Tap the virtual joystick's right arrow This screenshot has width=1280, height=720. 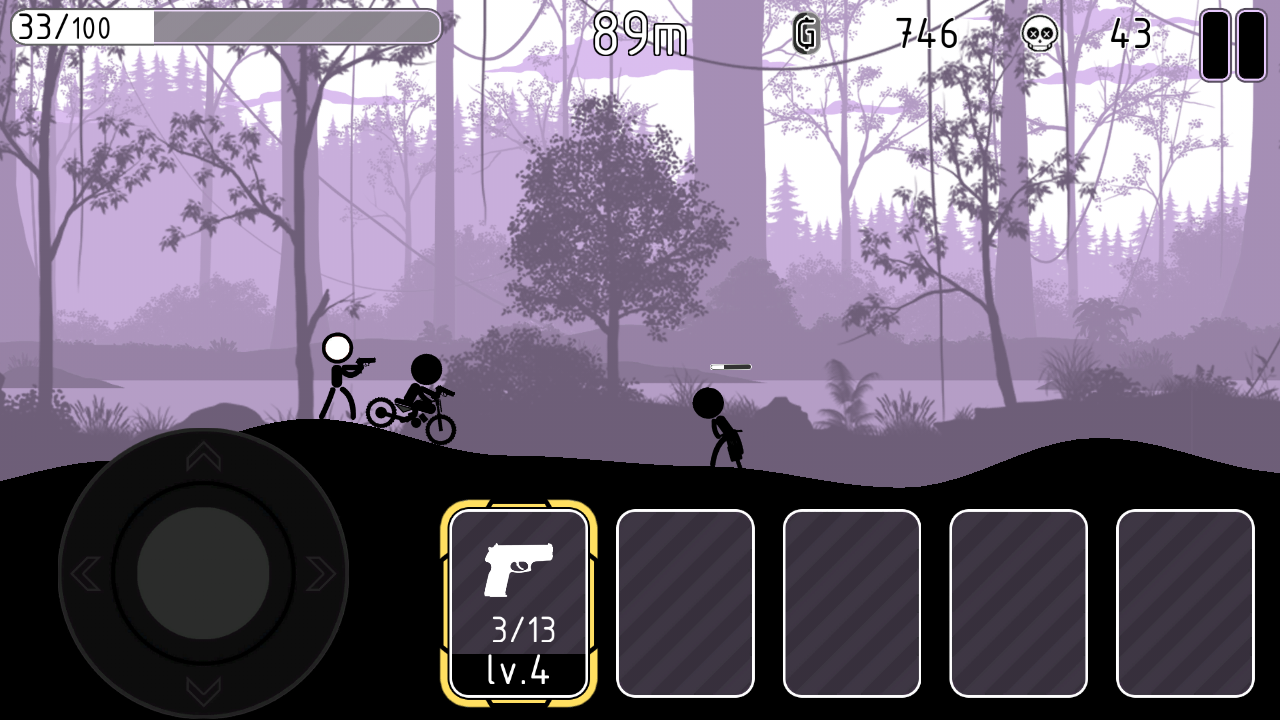[320, 573]
